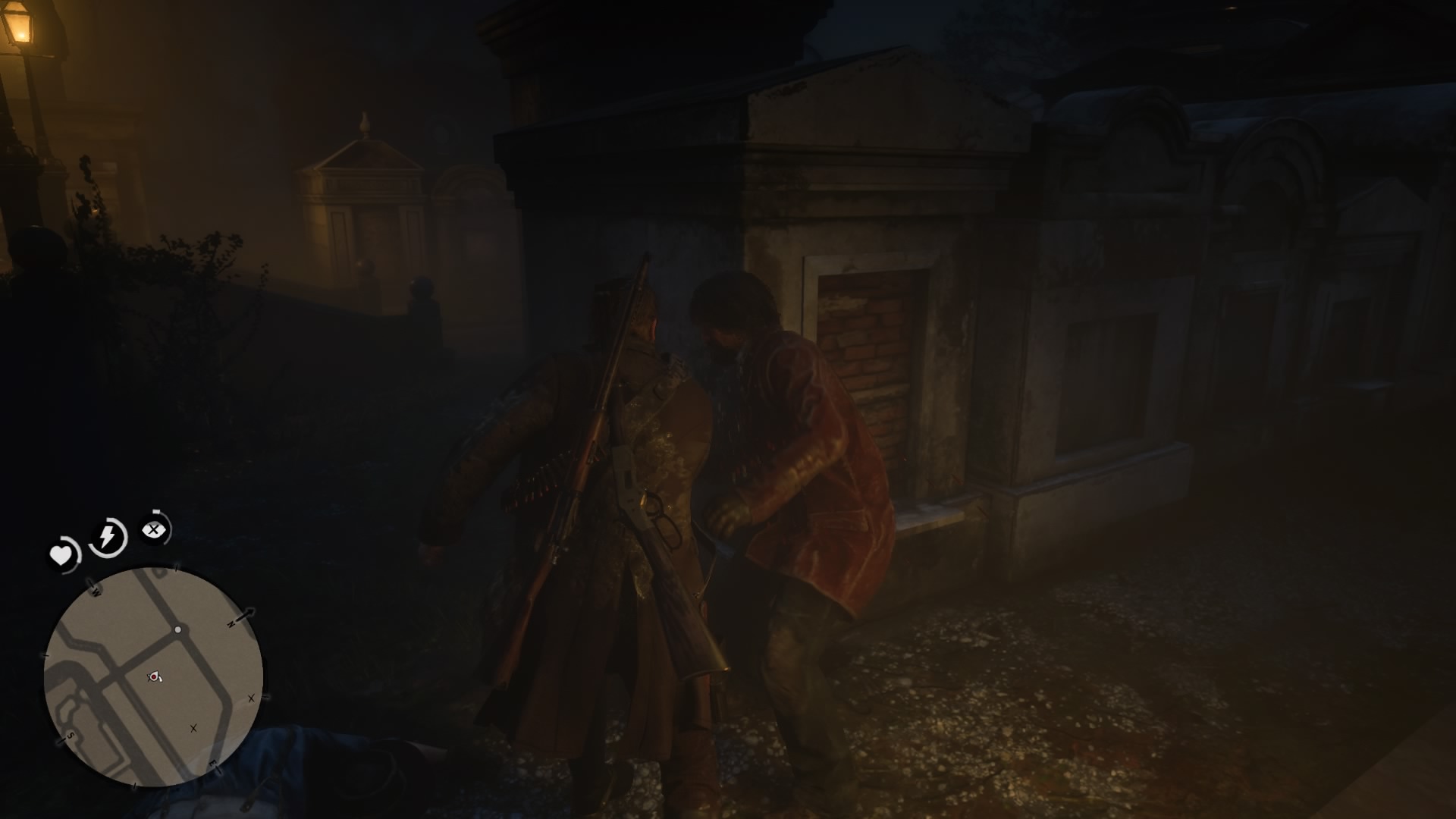Click the S compass letter on minimap

70,737
